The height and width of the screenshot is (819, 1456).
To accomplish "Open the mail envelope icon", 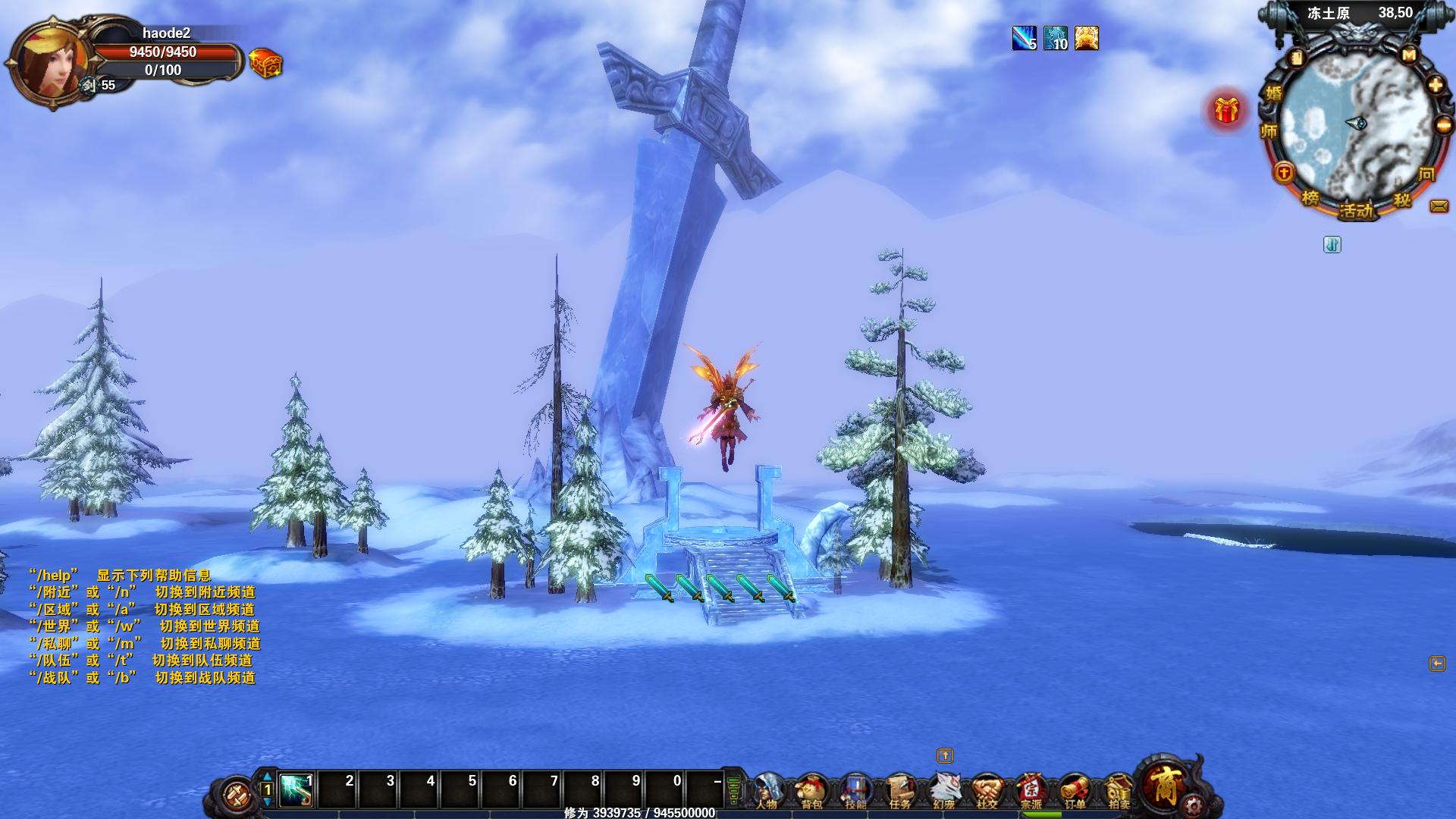I will point(1439,206).
